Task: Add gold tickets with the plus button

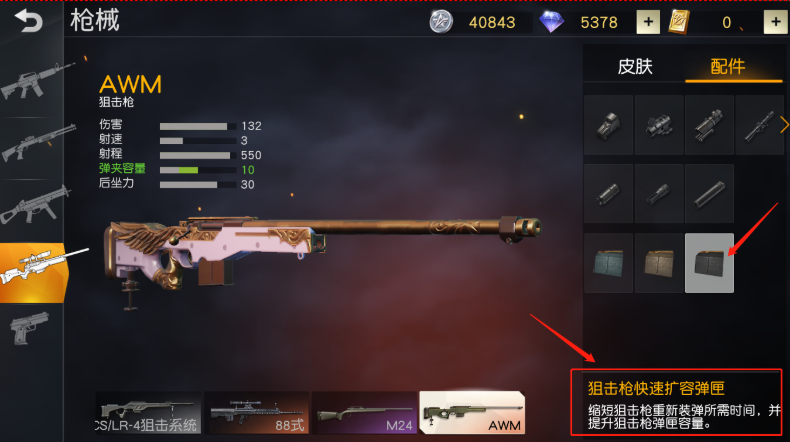Action: coord(774,21)
